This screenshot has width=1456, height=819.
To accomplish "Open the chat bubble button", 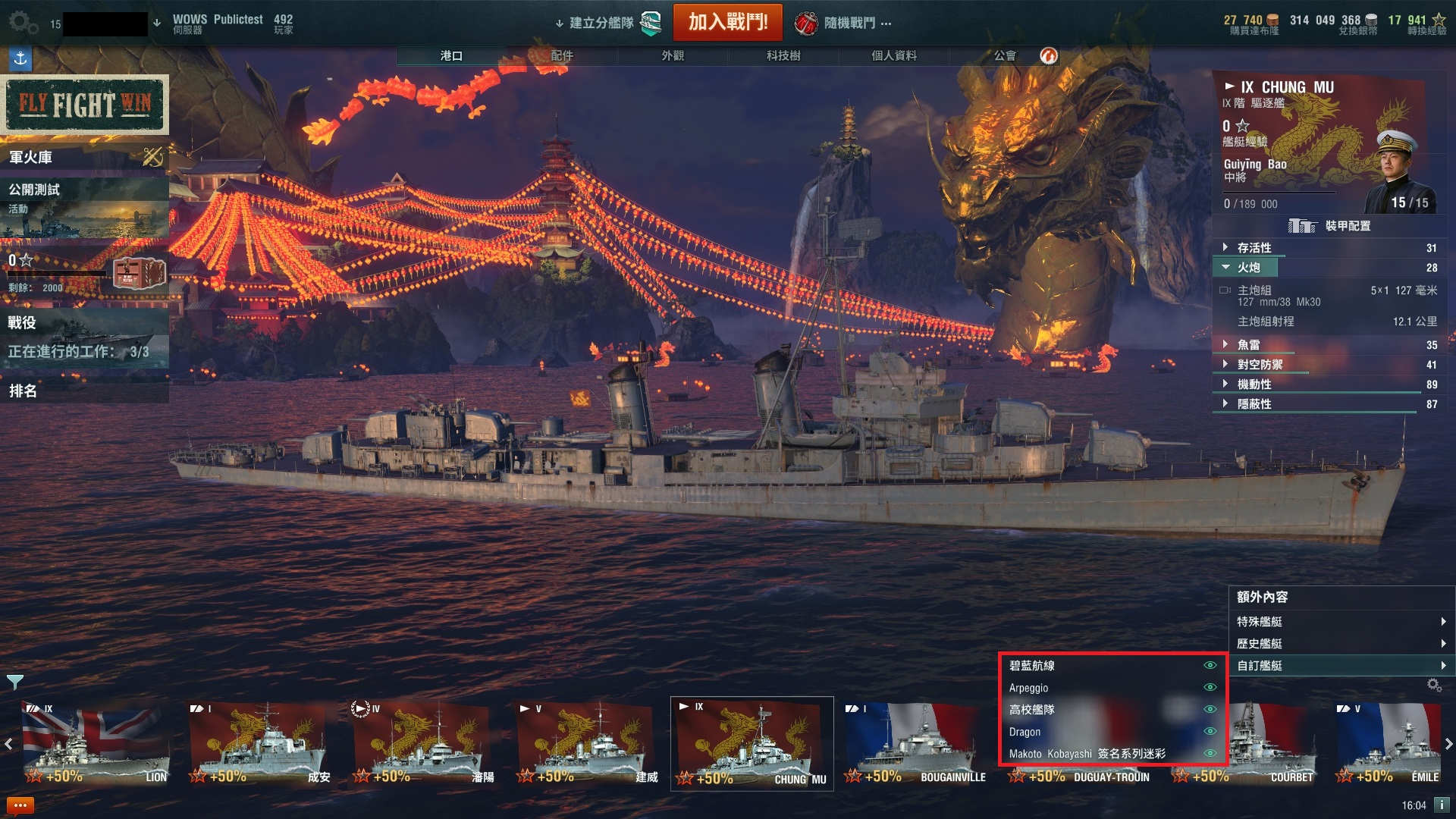I will 20,805.
